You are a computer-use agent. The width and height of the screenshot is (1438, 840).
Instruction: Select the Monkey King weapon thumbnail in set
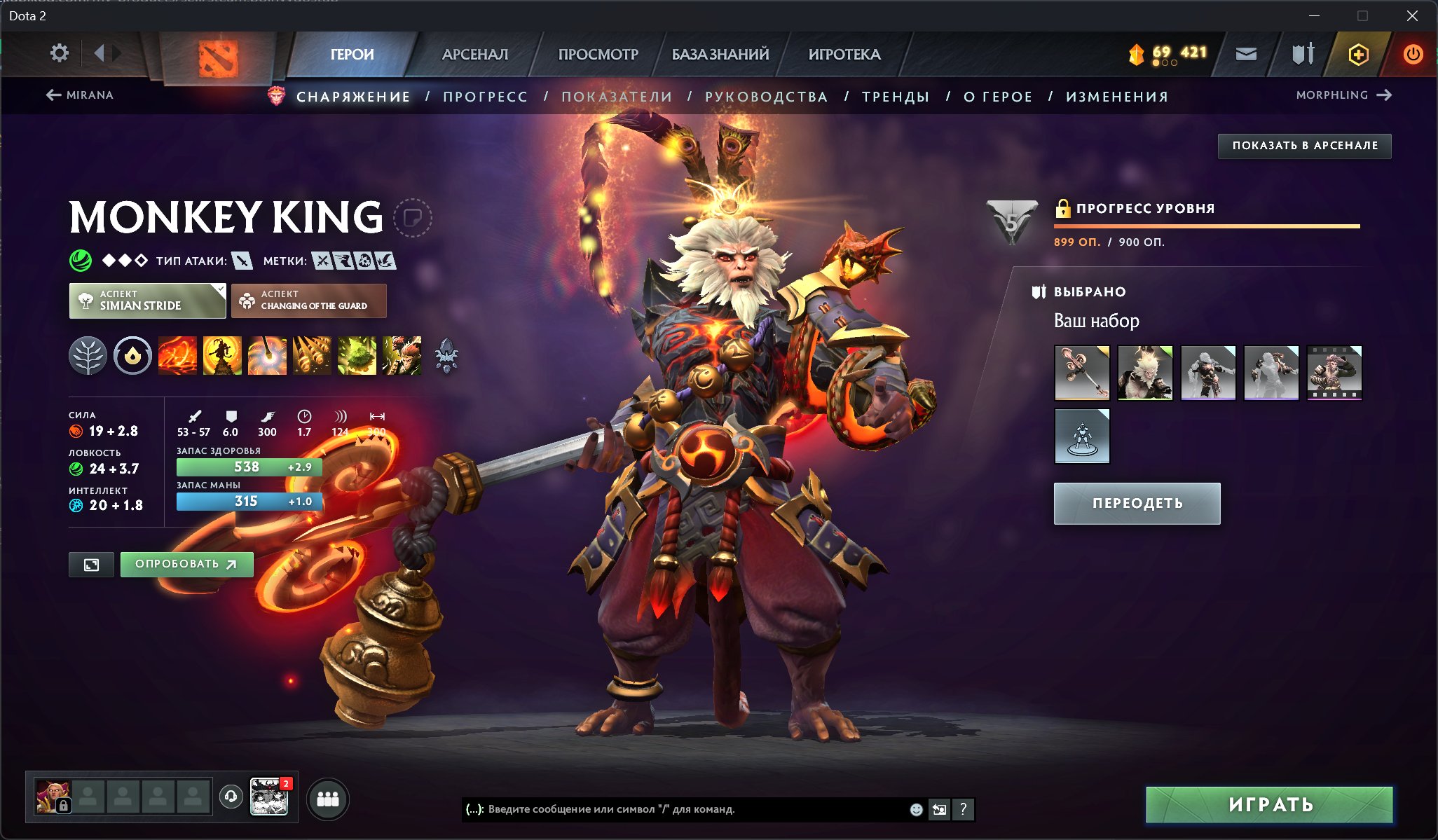[x=1081, y=372]
